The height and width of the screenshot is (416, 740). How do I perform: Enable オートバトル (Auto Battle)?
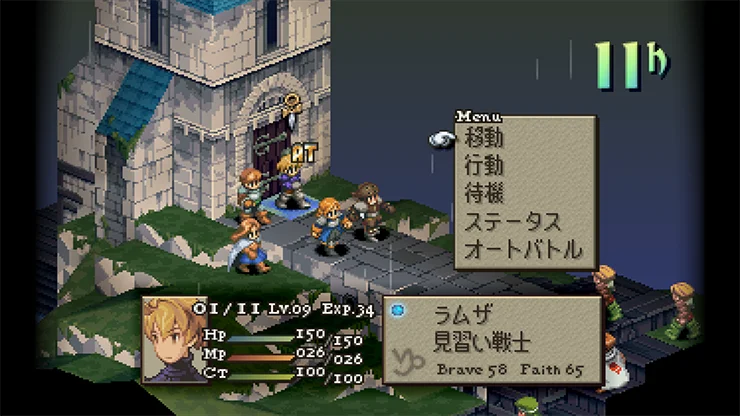coord(523,249)
